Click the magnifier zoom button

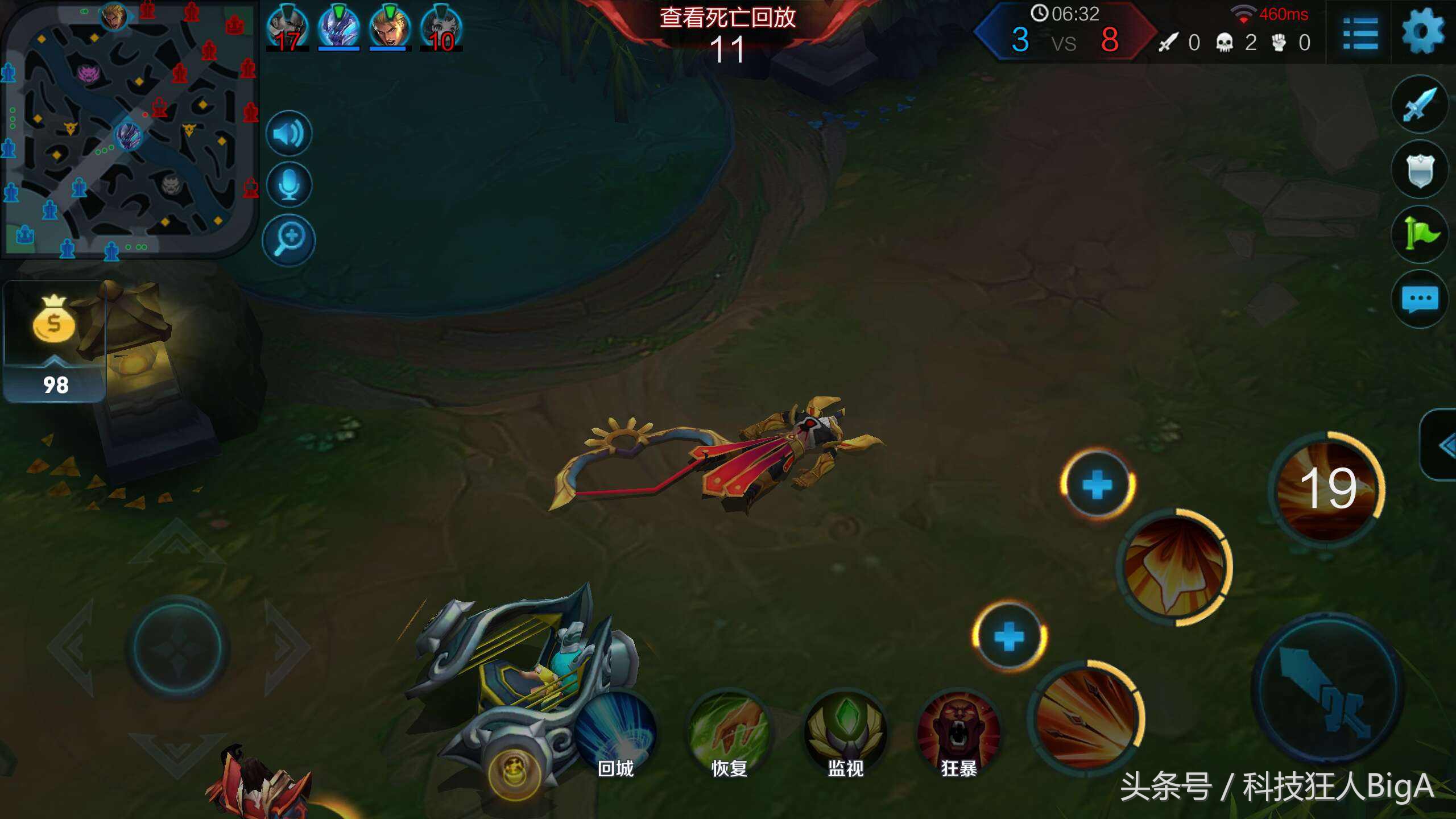click(x=289, y=239)
